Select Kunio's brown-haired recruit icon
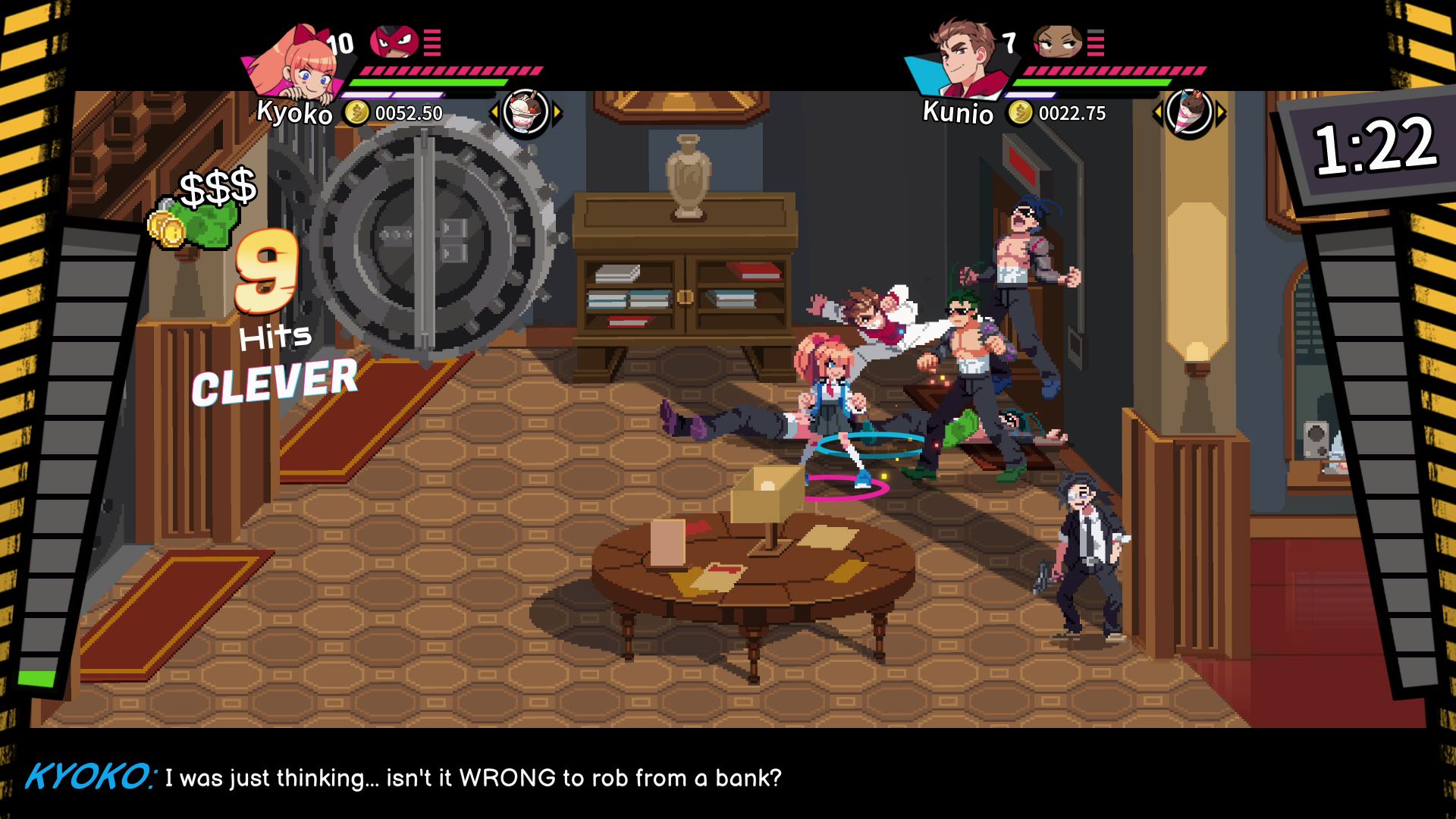1456x819 pixels. pos(1057,42)
